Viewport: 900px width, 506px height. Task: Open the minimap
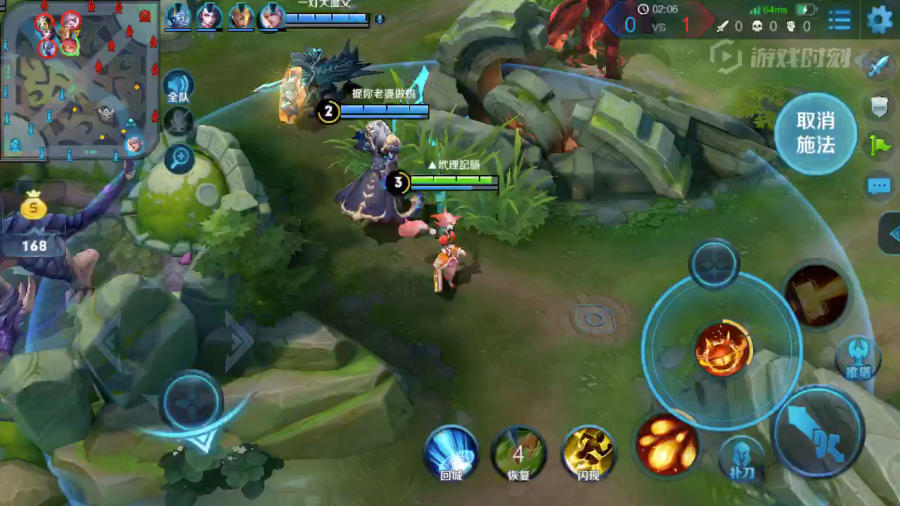point(80,80)
